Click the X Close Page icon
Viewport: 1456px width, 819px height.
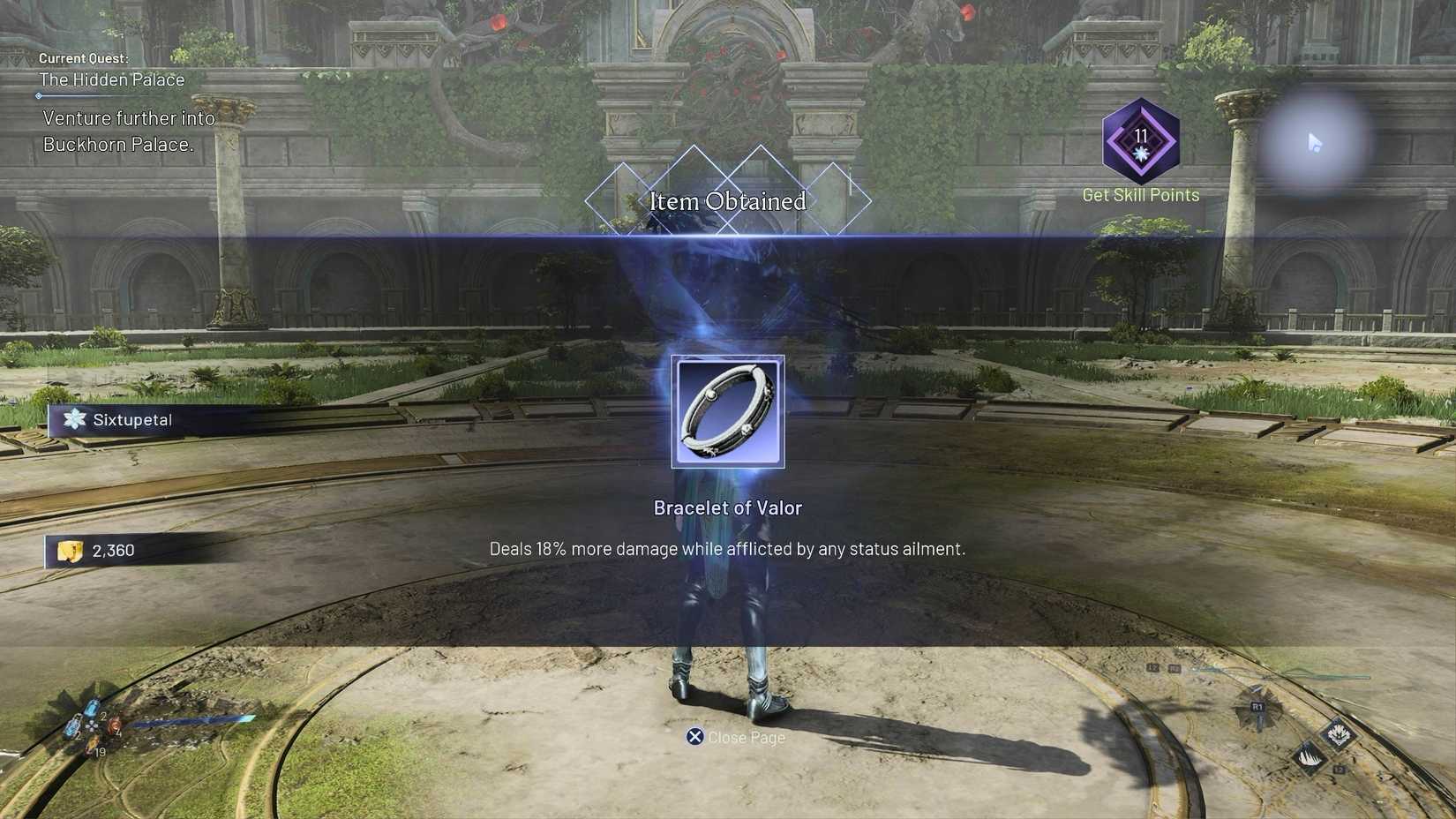694,737
